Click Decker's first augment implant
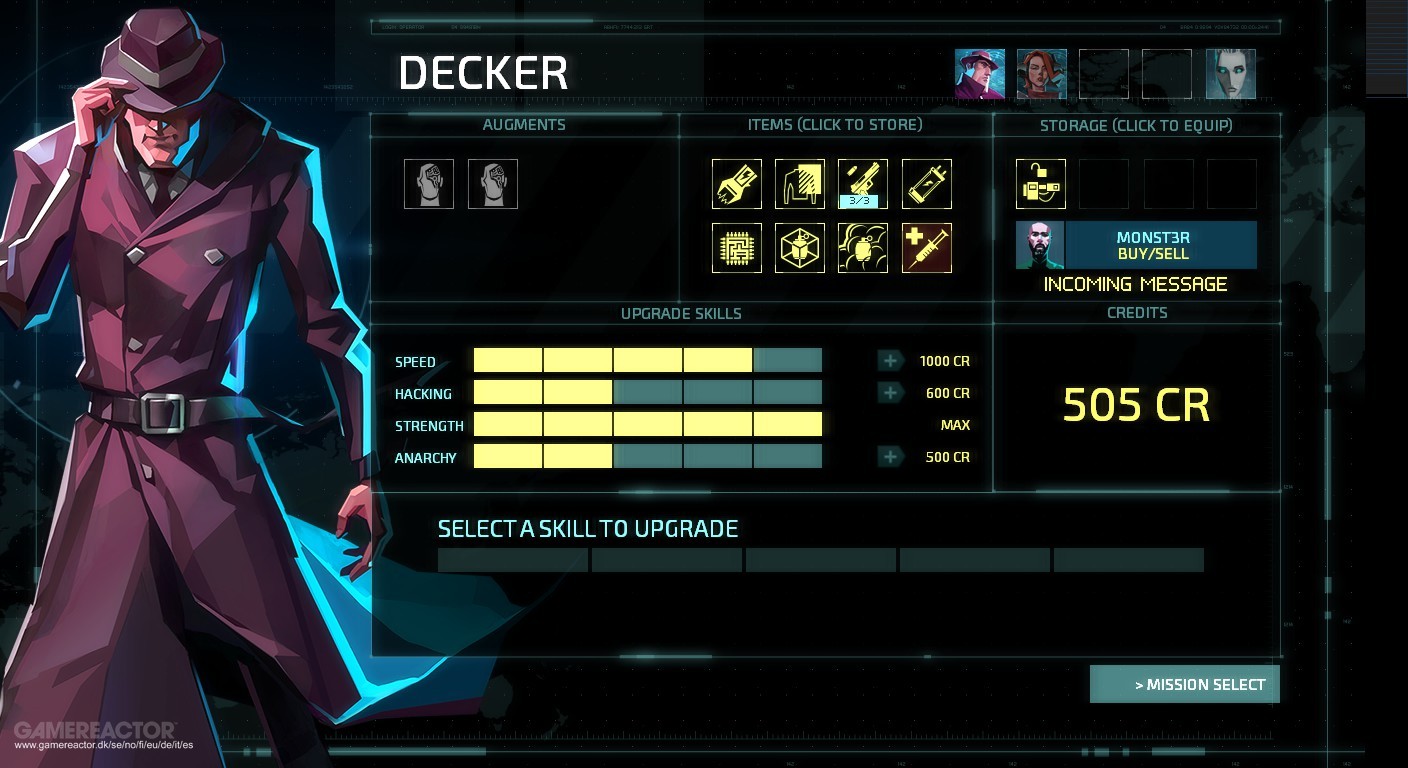Viewport: 1408px width, 768px height. [429, 183]
